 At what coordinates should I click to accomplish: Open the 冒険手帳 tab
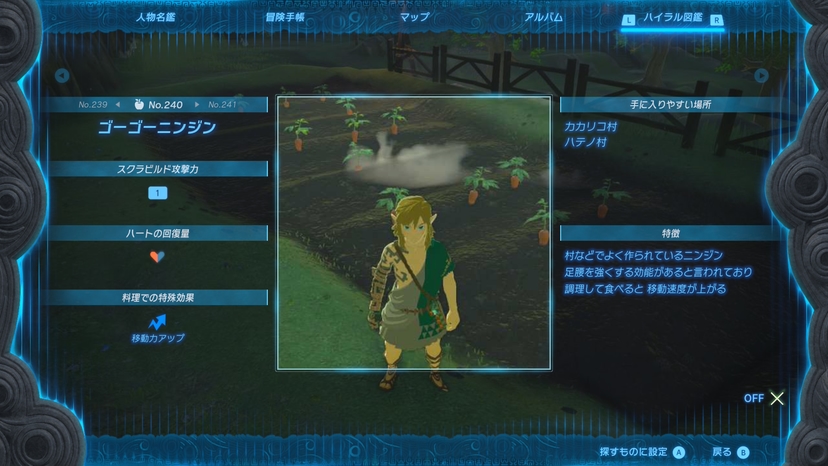(x=285, y=17)
